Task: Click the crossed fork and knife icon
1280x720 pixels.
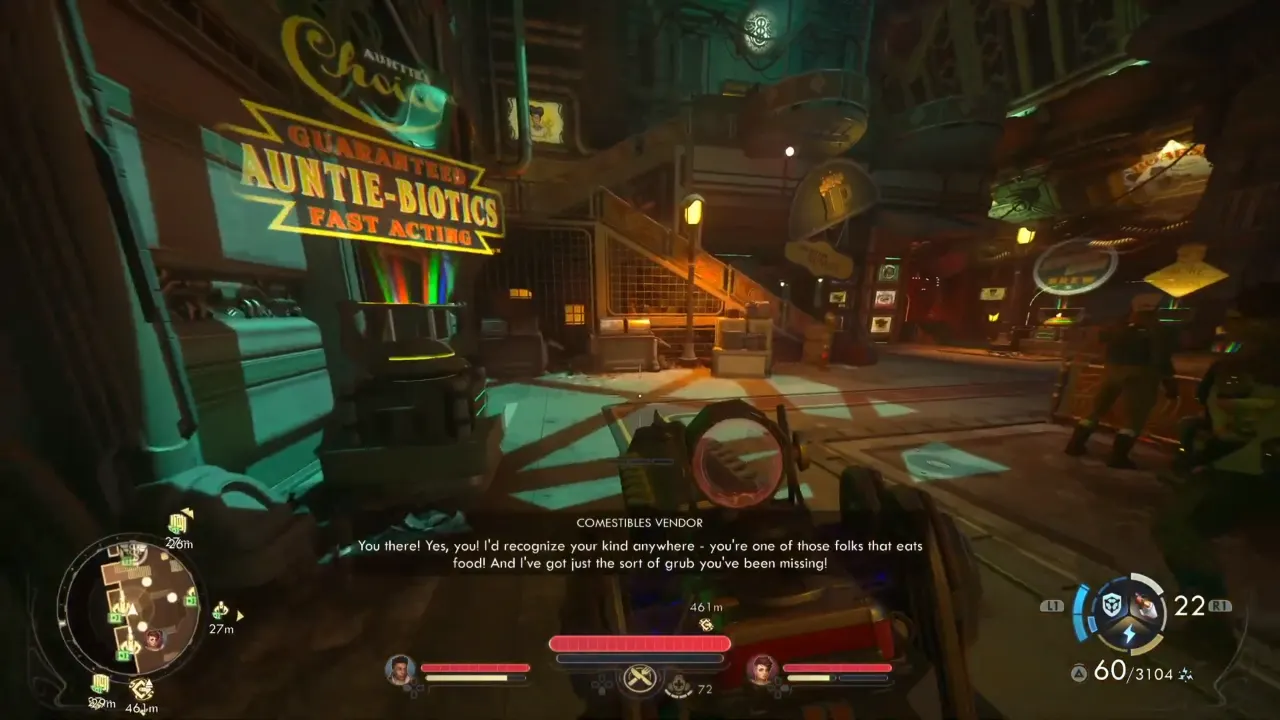Action: [x=639, y=679]
